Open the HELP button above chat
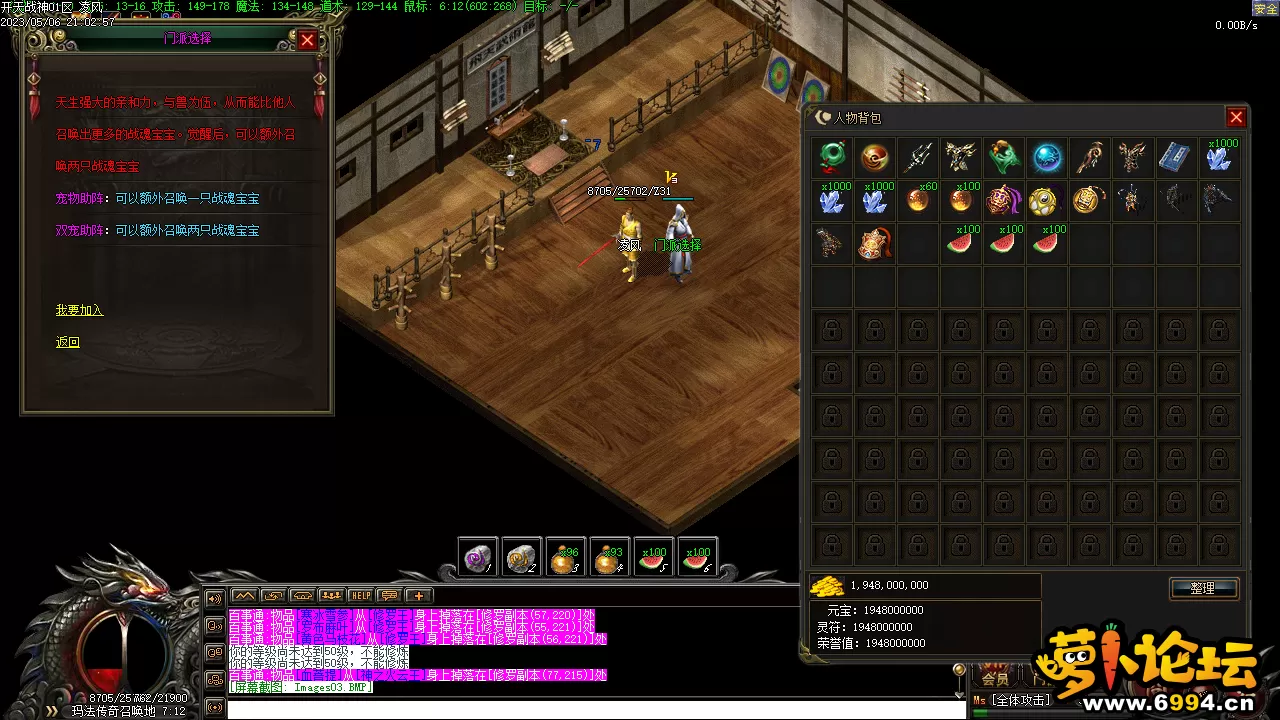The height and width of the screenshot is (720, 1280). coord(360,596)
